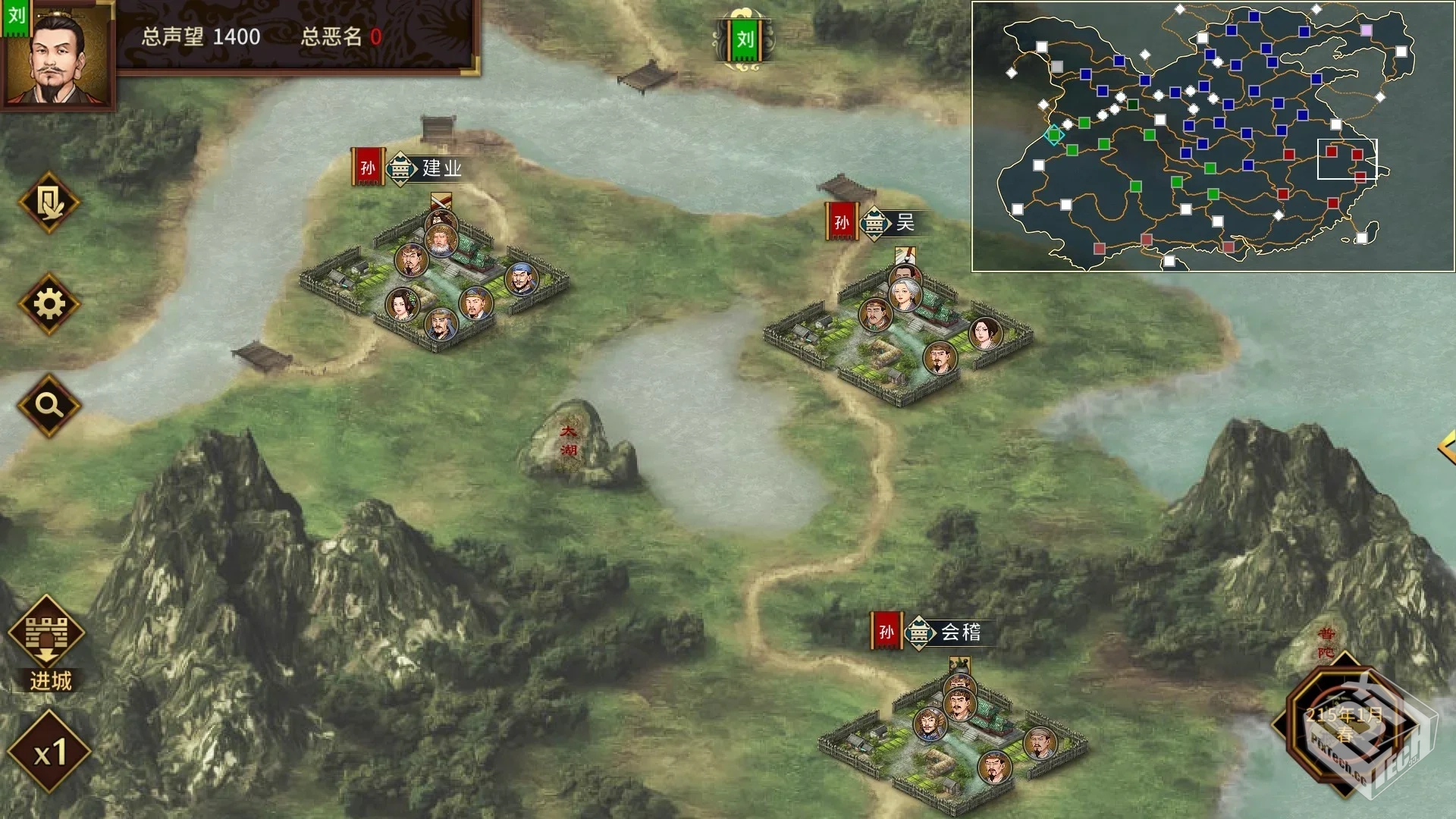Click the 总声望 1400 reputation display
This screenshot has width=1456, height=819.
pyautogui.click(x=201, y=35)
